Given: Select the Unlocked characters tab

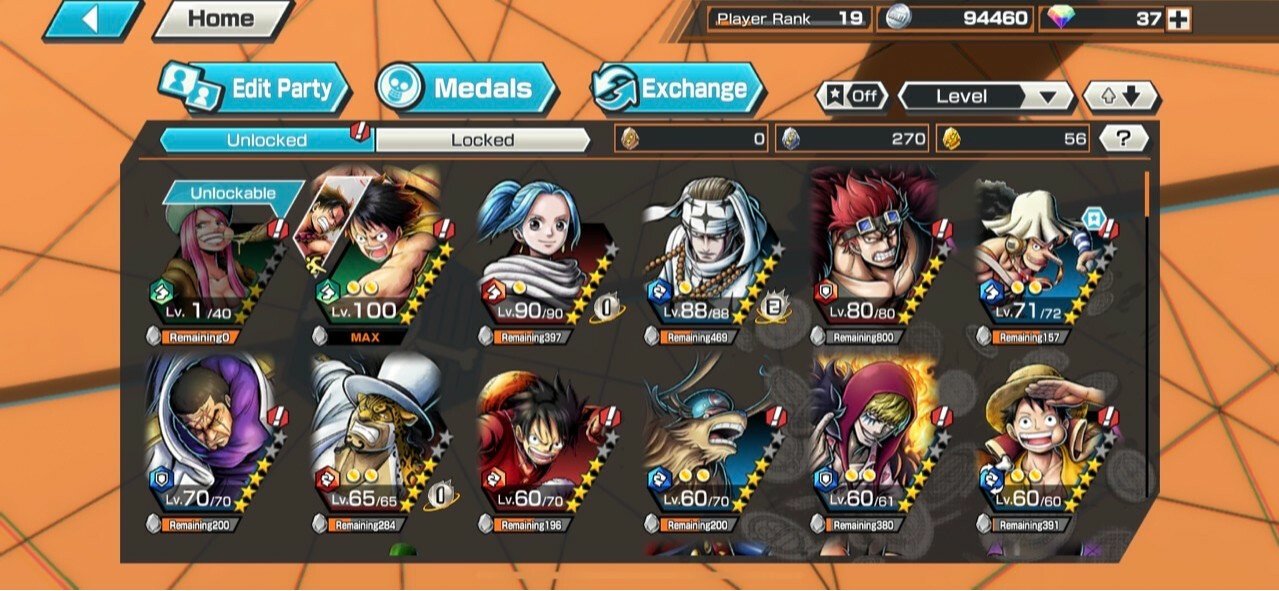Looking at the screenshot, I should (x=266, y=140).
